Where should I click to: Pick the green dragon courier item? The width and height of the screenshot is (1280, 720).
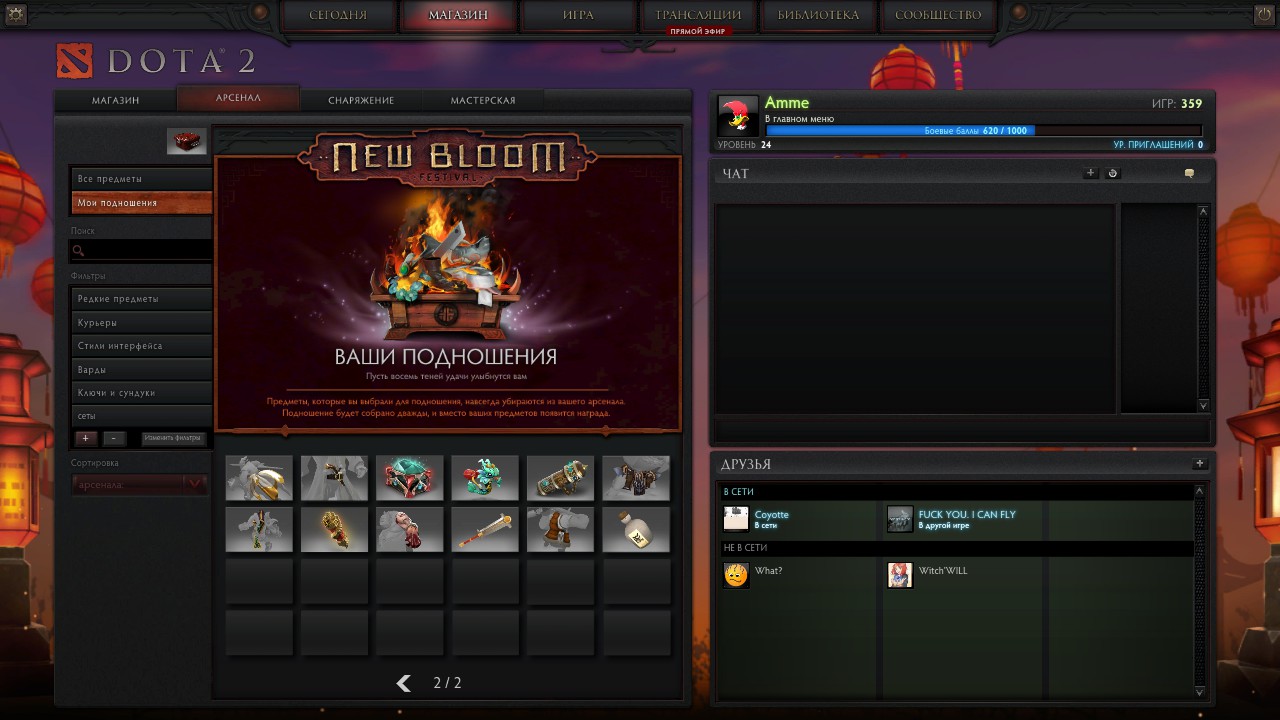[x=485, y=478]
